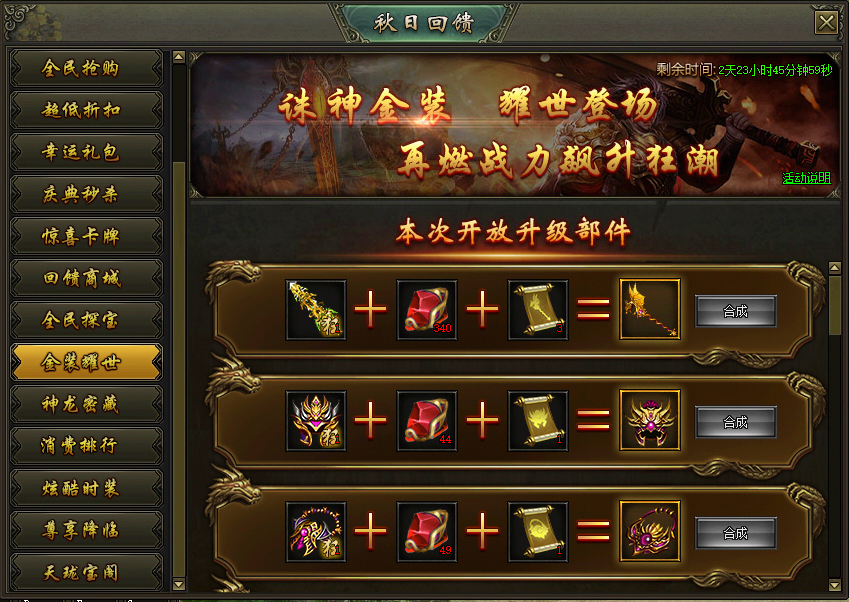This screenshot has width=849, height=602.
Task: View the 消费排行 ranking tab
Action: tap(85, 446)
